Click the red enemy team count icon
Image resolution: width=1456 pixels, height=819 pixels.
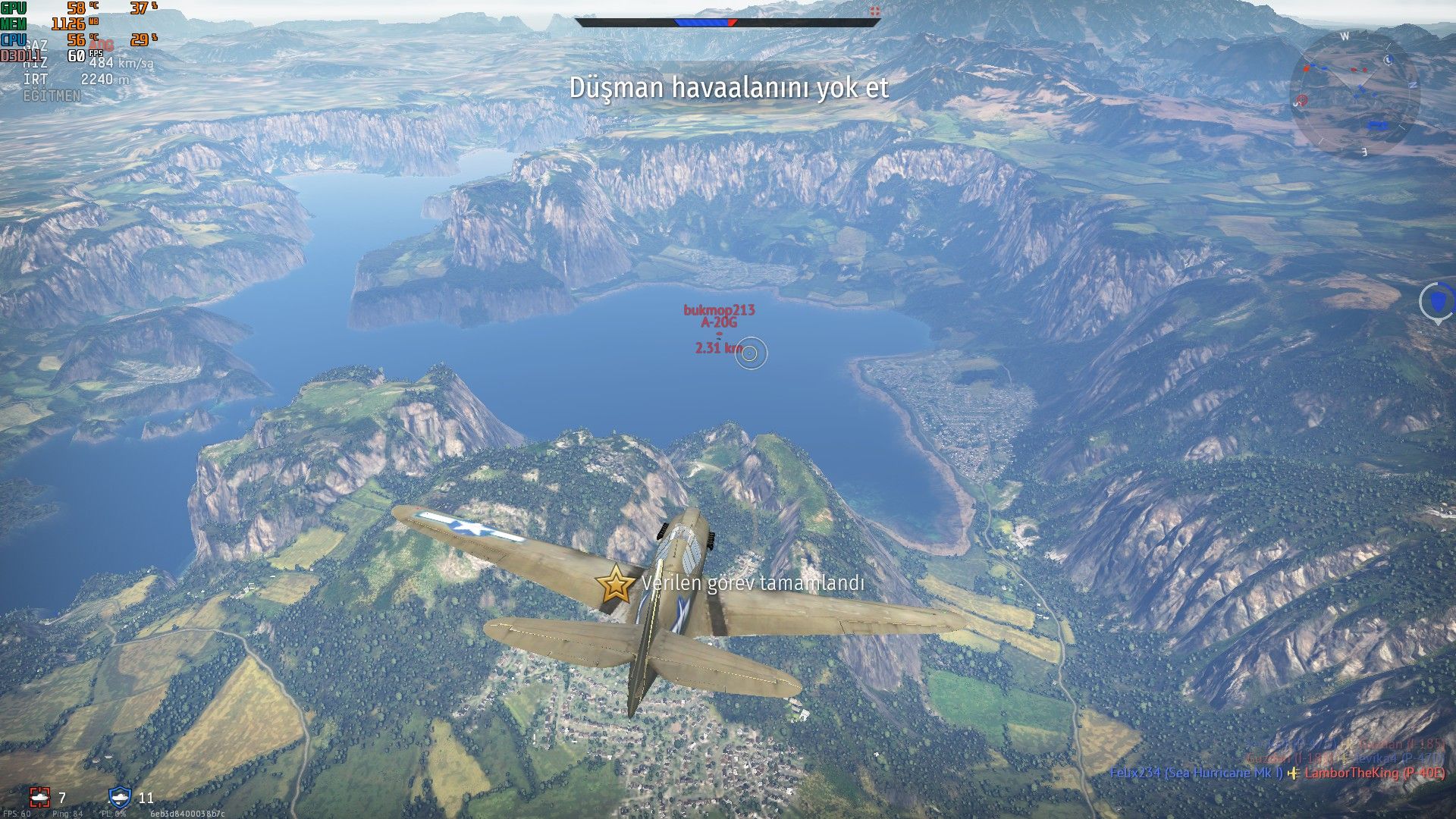(39, 797)
